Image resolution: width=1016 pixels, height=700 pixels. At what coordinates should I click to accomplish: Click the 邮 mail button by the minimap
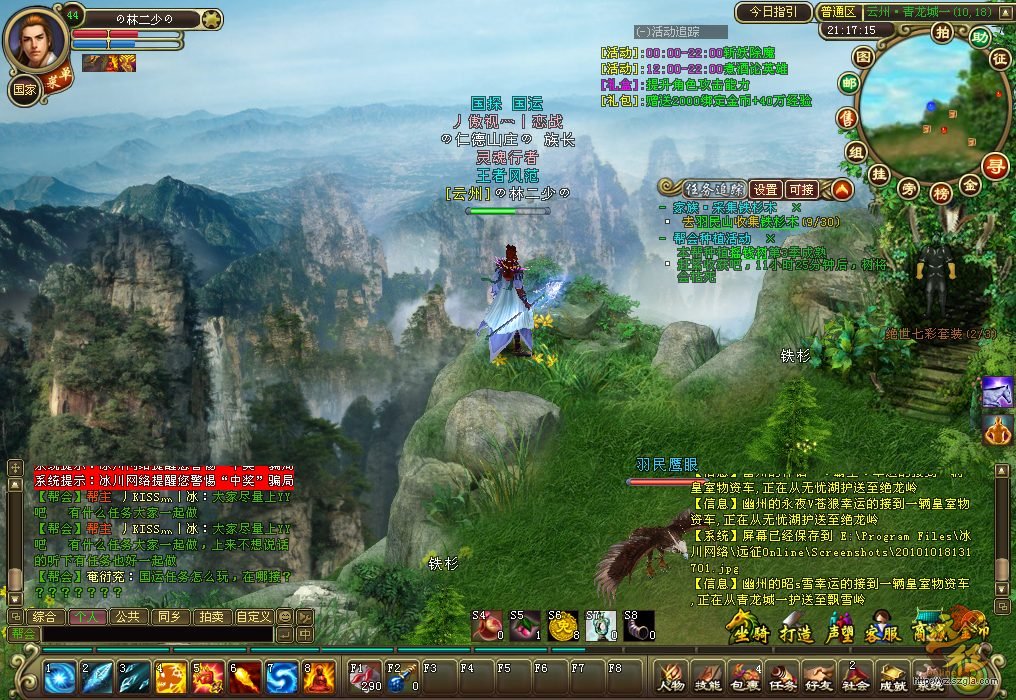click(x=849, y=84)
